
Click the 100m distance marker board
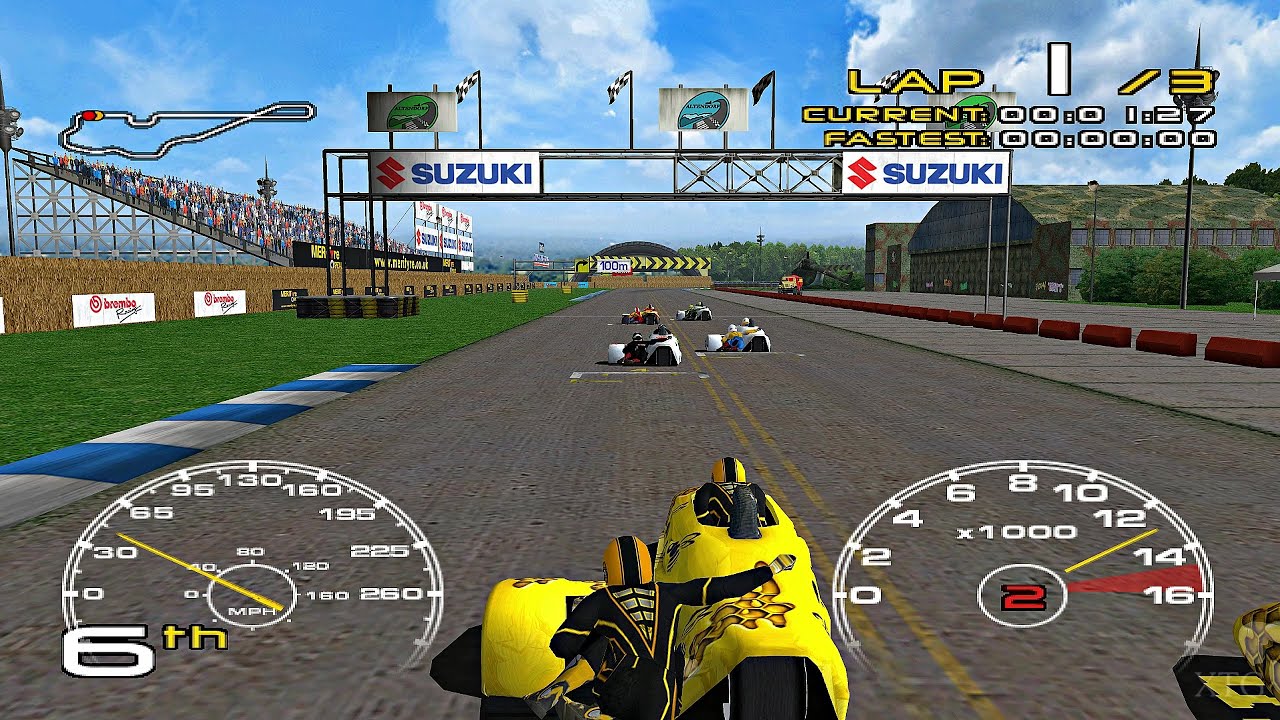(613, 266)
